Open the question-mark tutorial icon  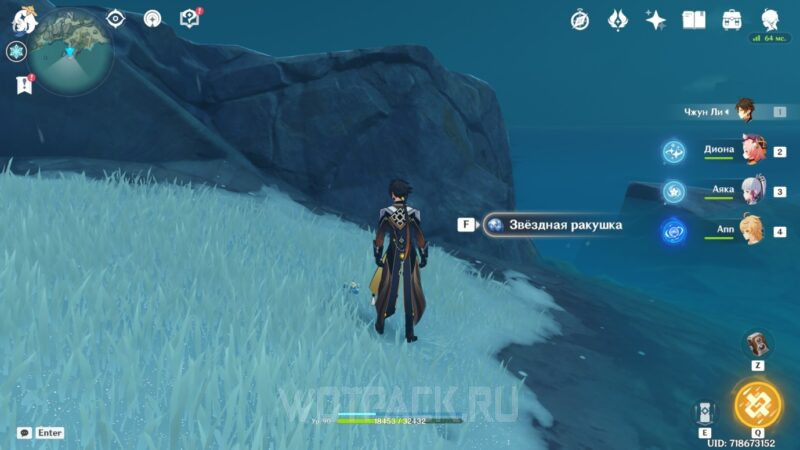click(x=189, y=18)
